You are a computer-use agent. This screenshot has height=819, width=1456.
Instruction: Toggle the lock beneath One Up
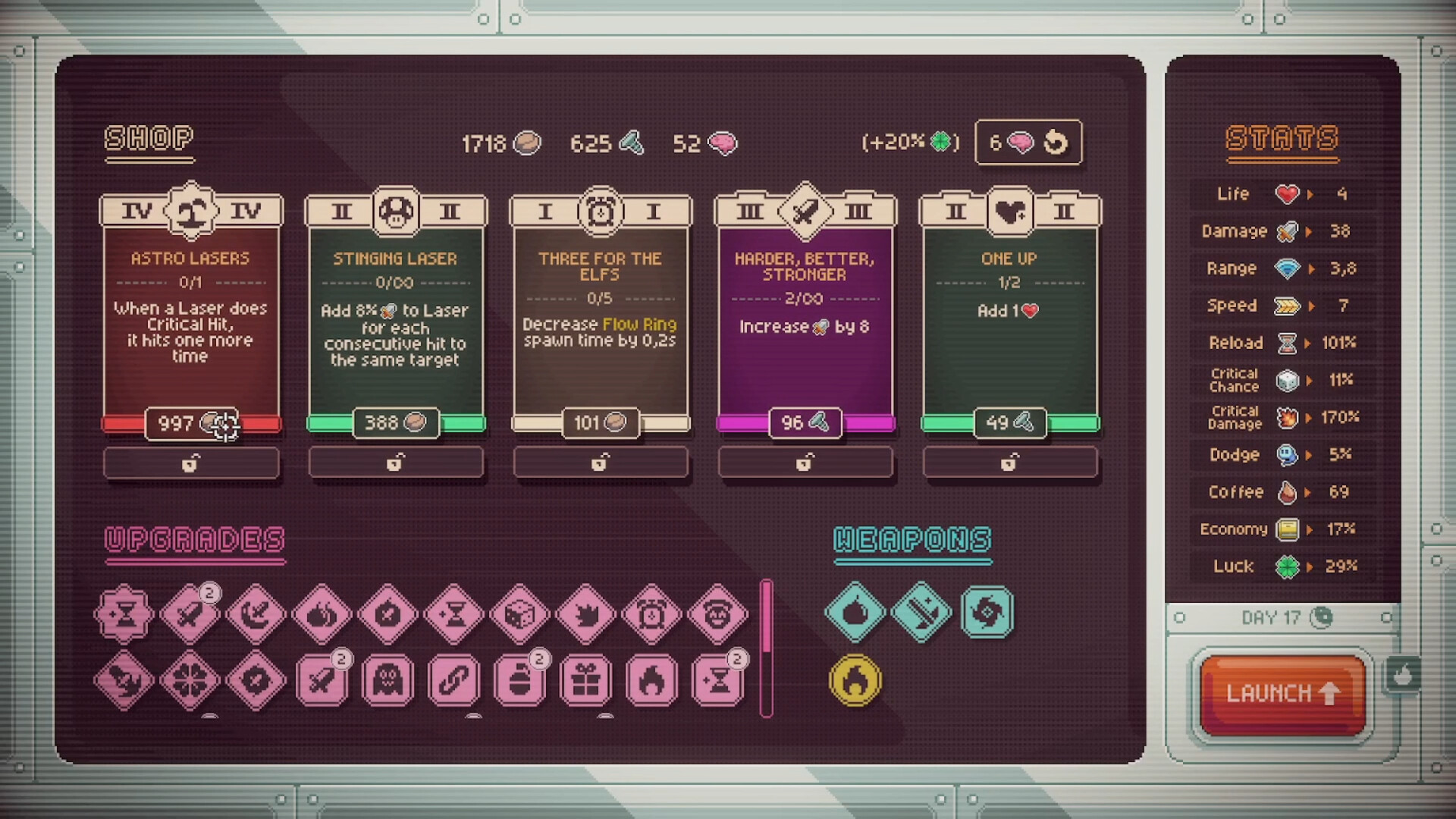[x=1009, y=463]
